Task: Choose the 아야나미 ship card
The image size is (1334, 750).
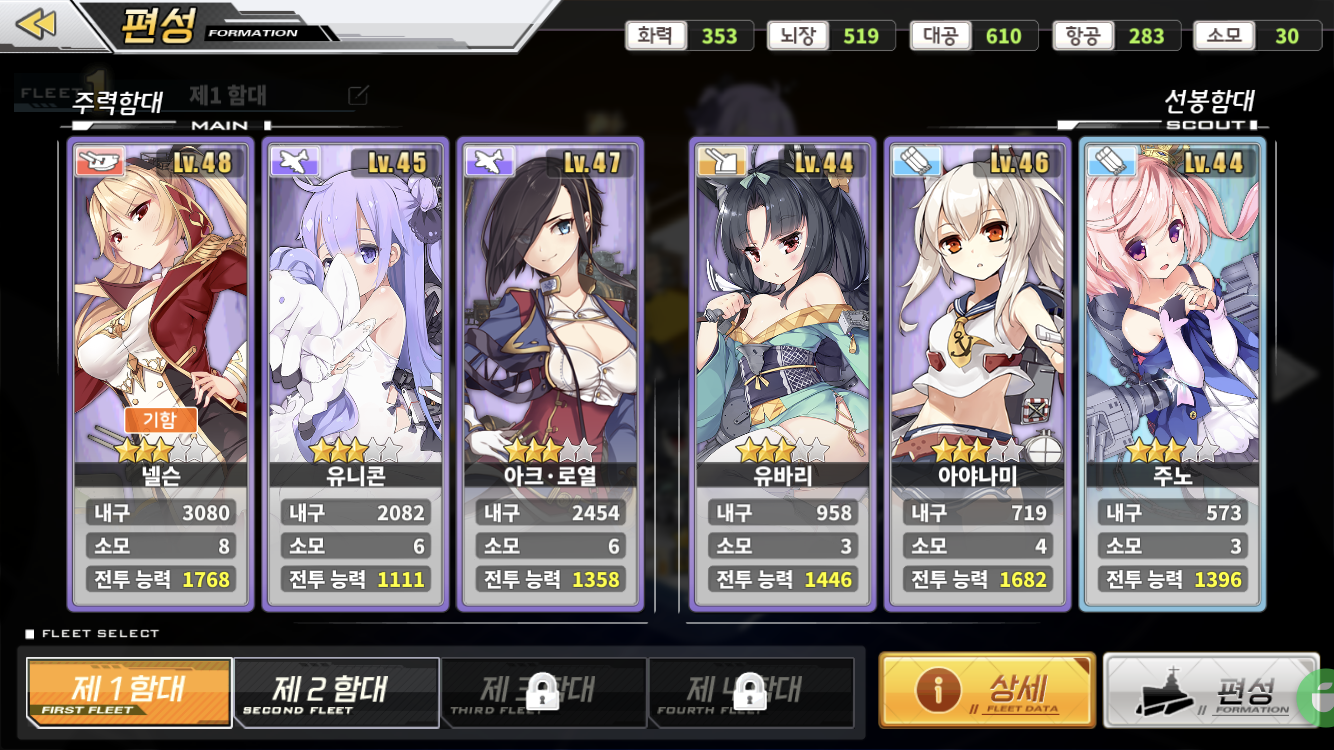Action: [978, 330]
